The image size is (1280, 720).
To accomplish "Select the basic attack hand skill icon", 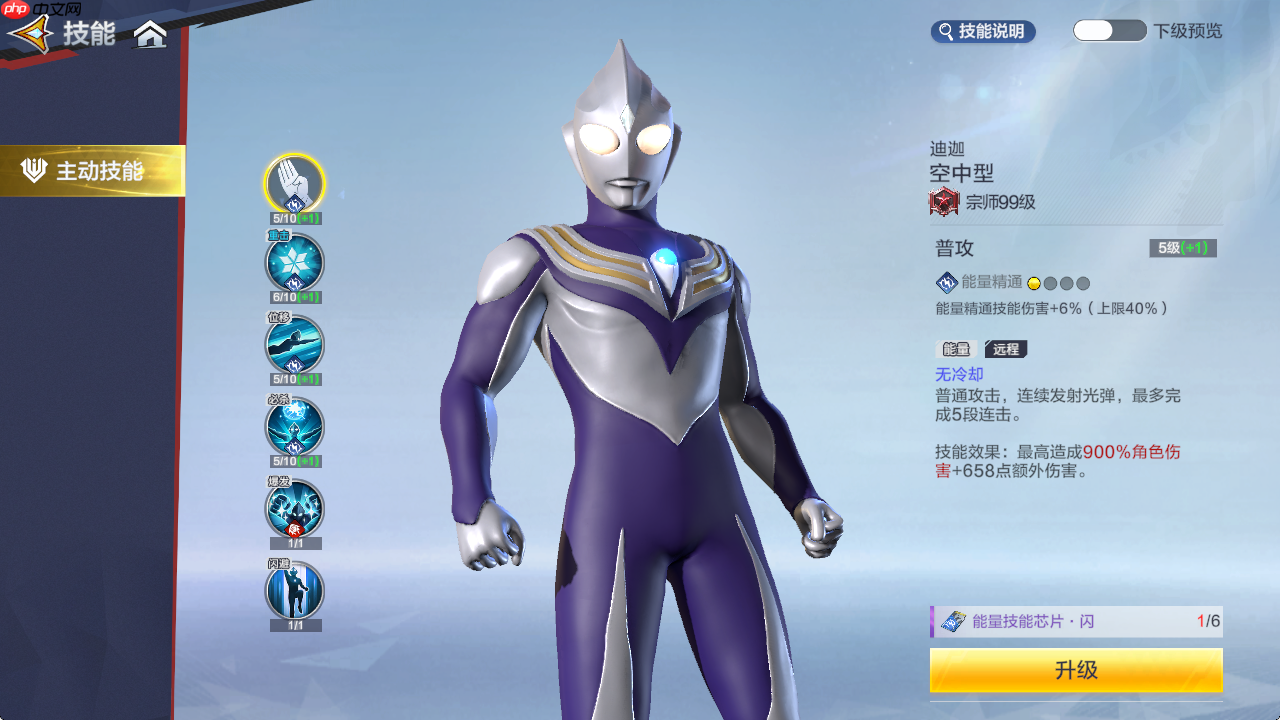I will [x=294, y=183].
